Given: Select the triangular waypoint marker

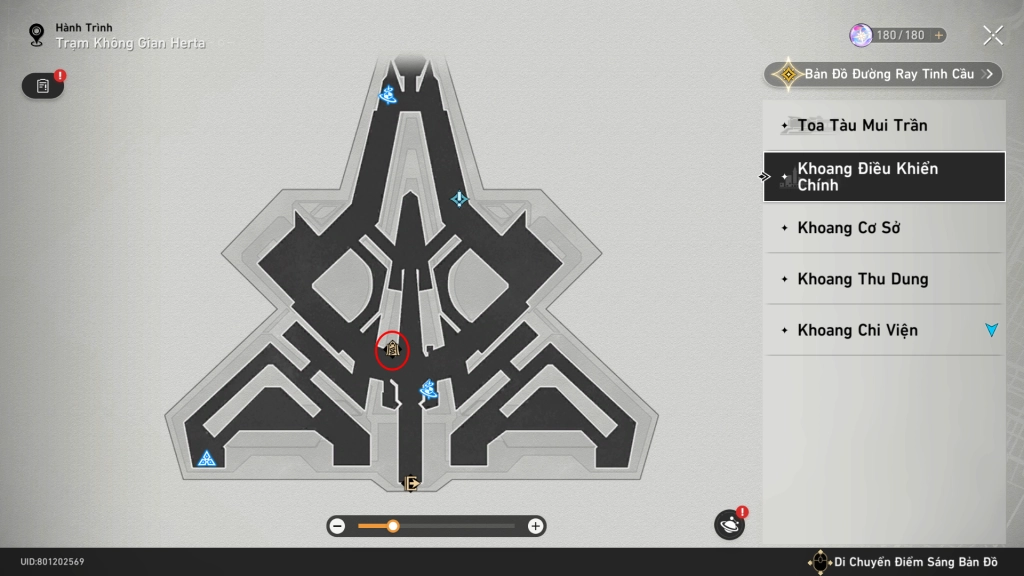Looking at the screenshot, I should (x=207, y=459).
